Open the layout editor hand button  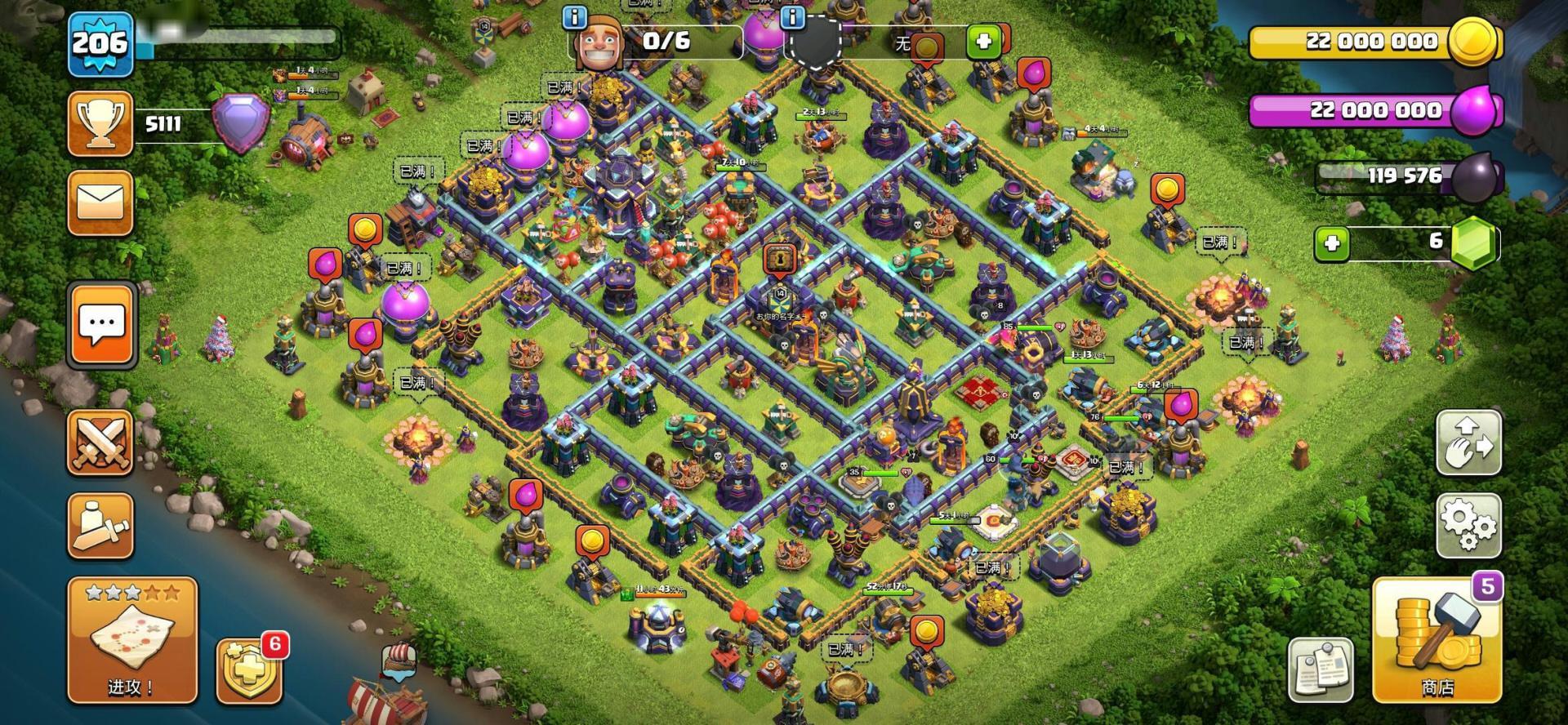(x=1468, y=443)
